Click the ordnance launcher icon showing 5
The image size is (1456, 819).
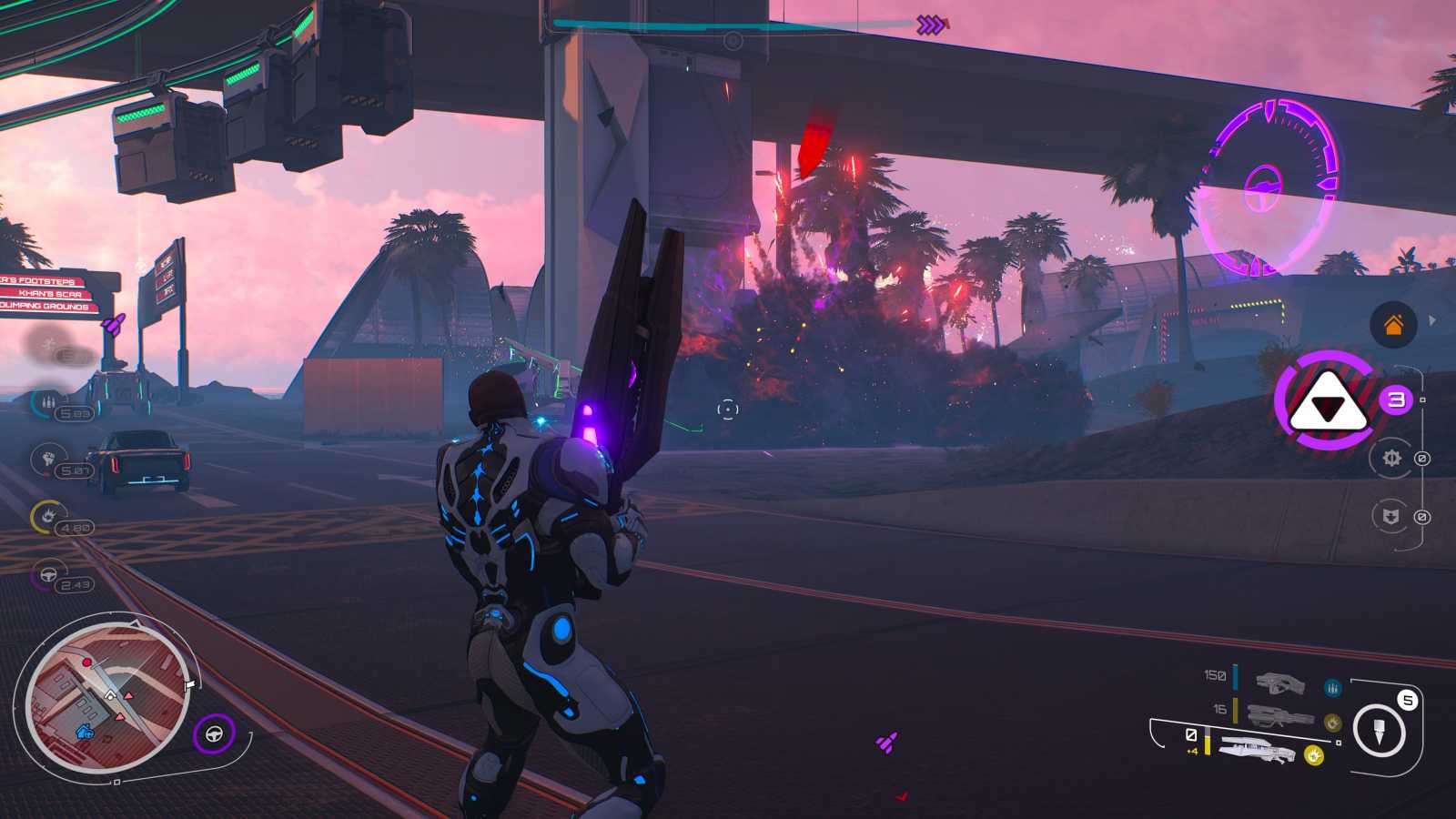[1380, 728]
